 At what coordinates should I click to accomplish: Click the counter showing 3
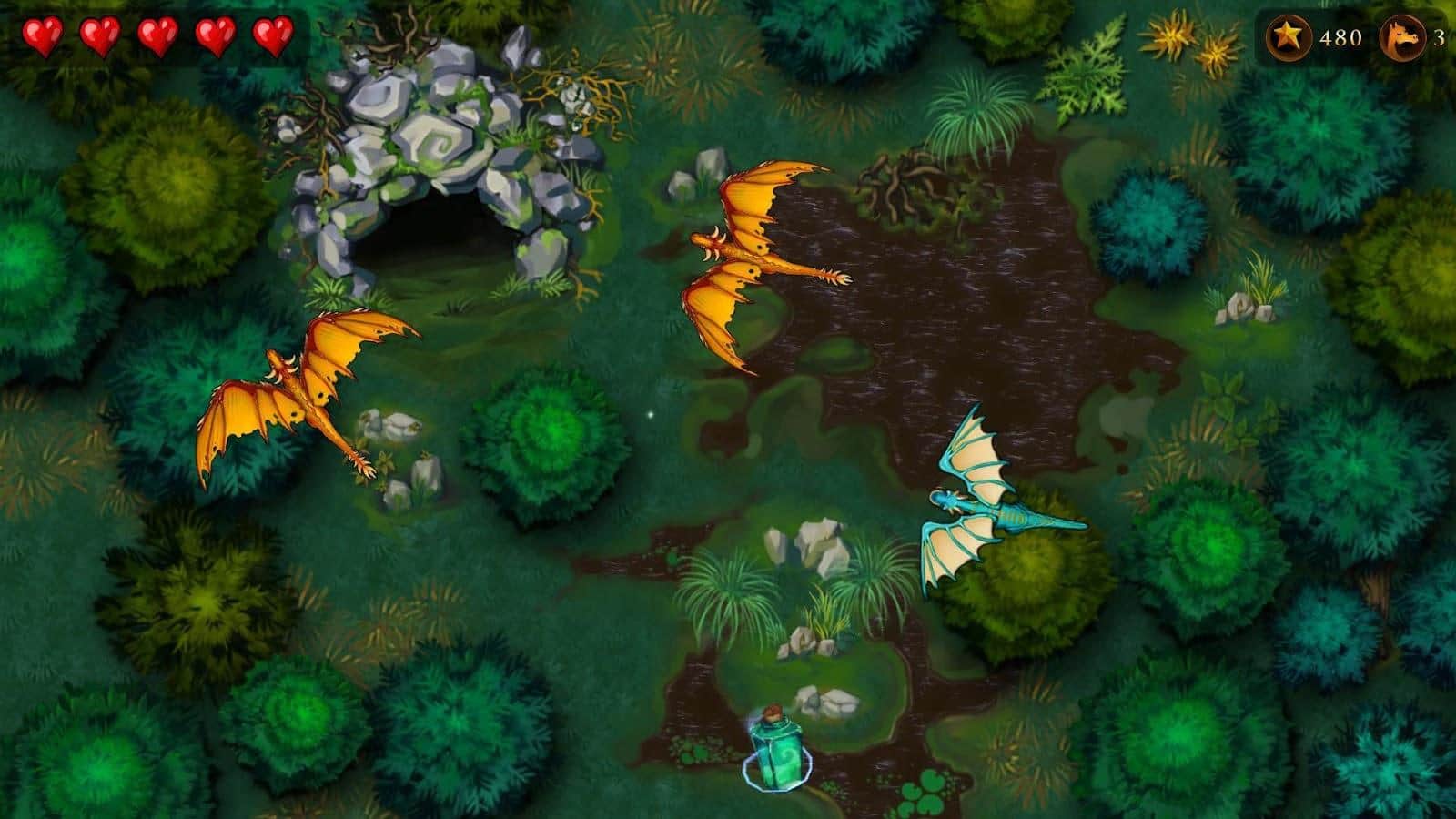pos(1443,37)
